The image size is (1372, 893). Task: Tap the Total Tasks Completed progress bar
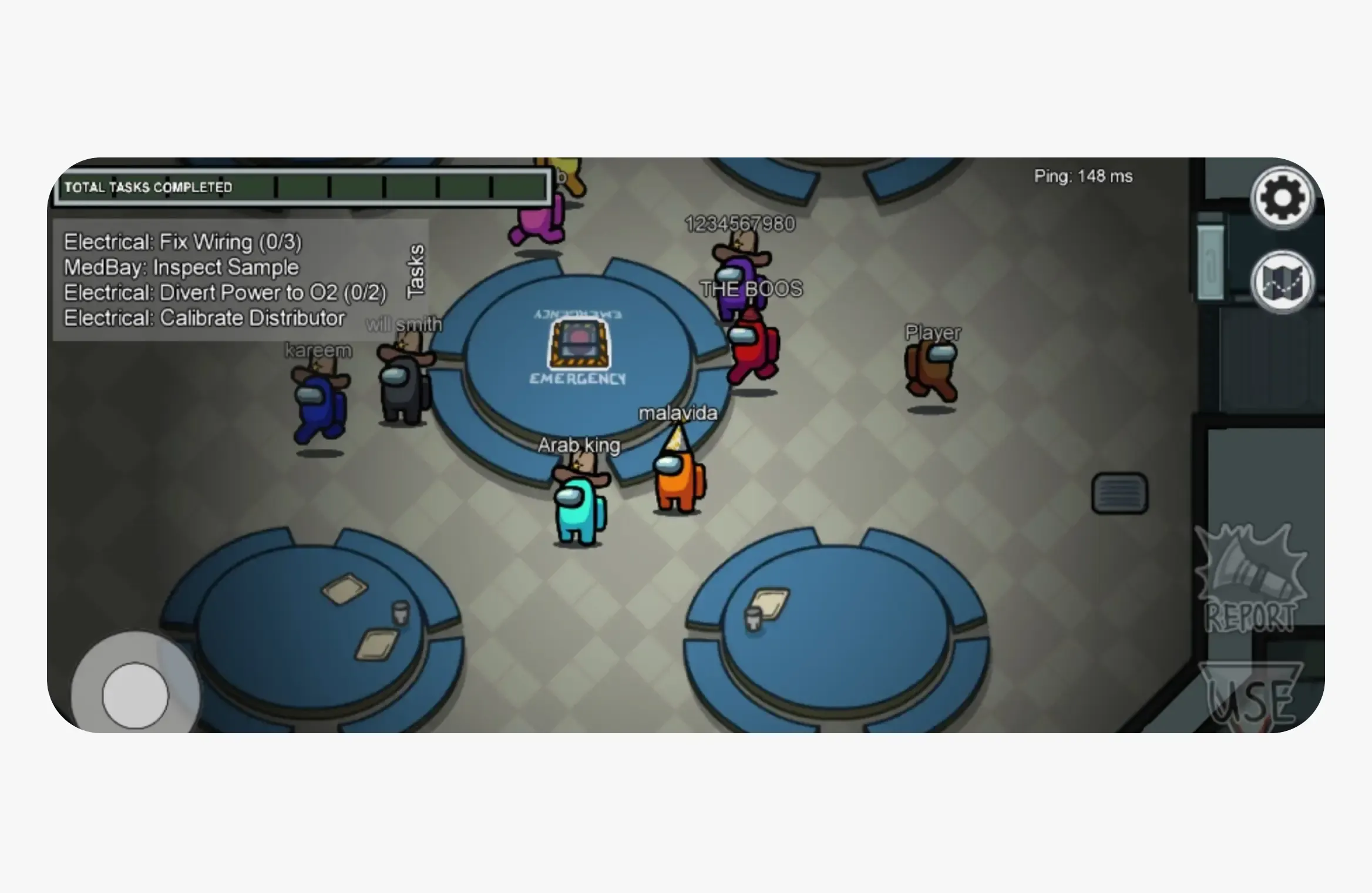(x=302, y=187)
